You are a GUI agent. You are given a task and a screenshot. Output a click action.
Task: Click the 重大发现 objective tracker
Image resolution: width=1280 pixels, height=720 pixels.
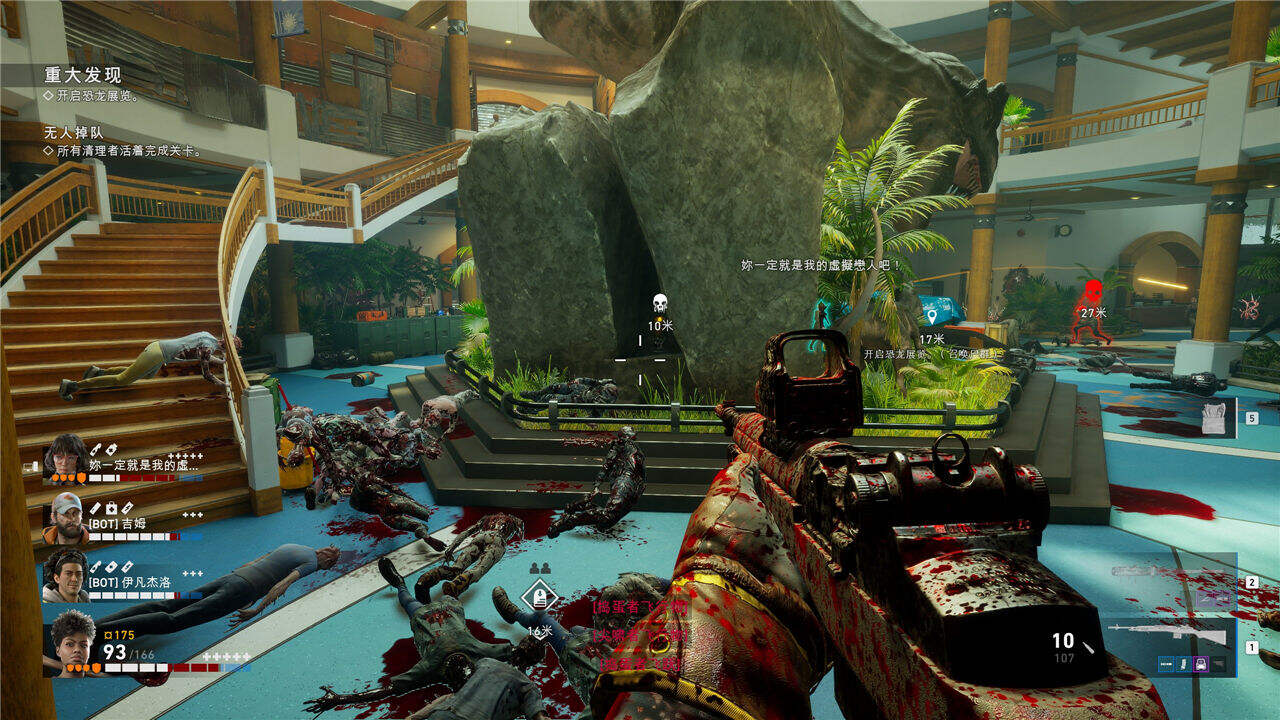pyautogui.click(x=83, y=75)
